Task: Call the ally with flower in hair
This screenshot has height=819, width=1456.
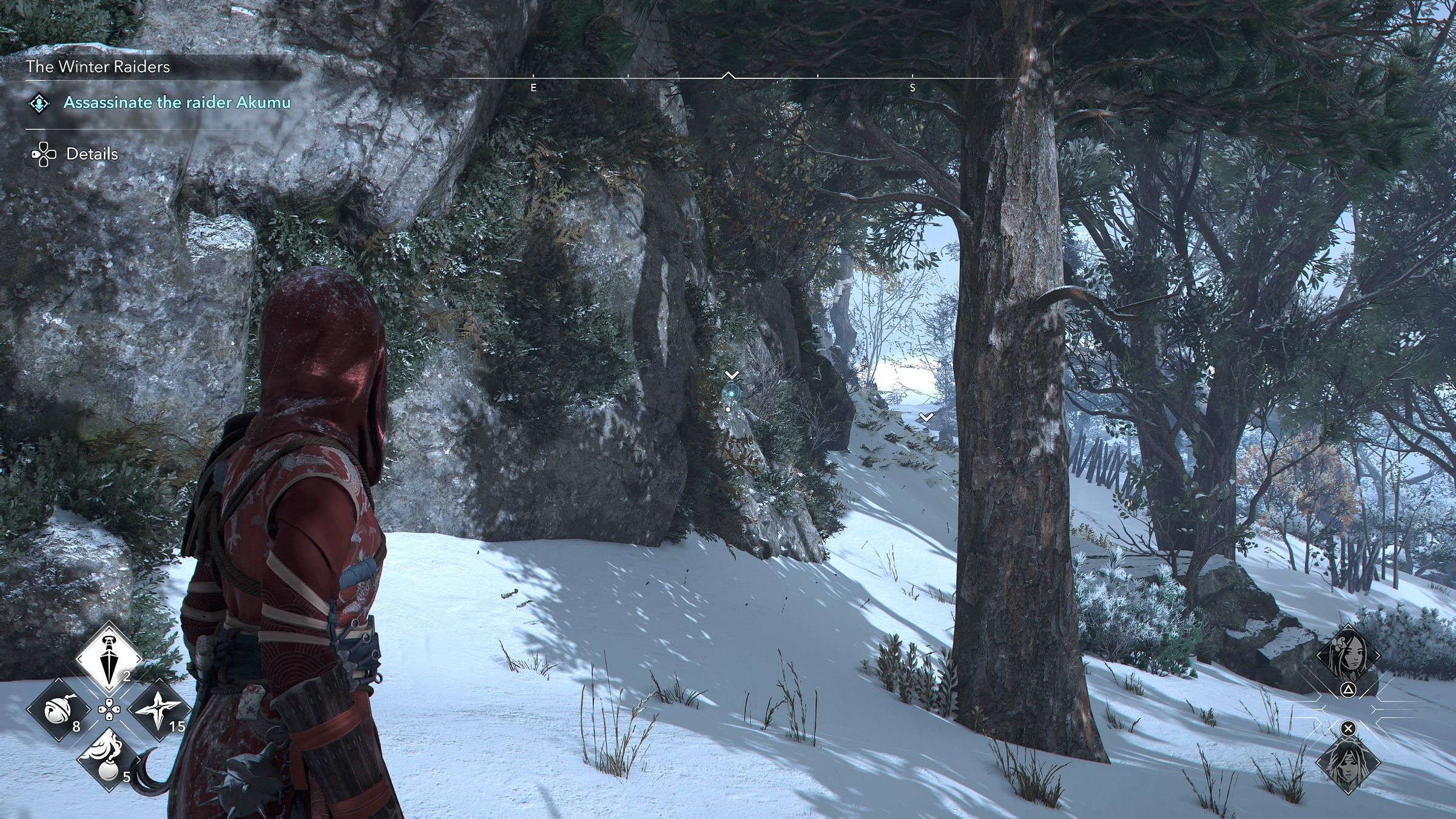Action: tap(1347, 655)
